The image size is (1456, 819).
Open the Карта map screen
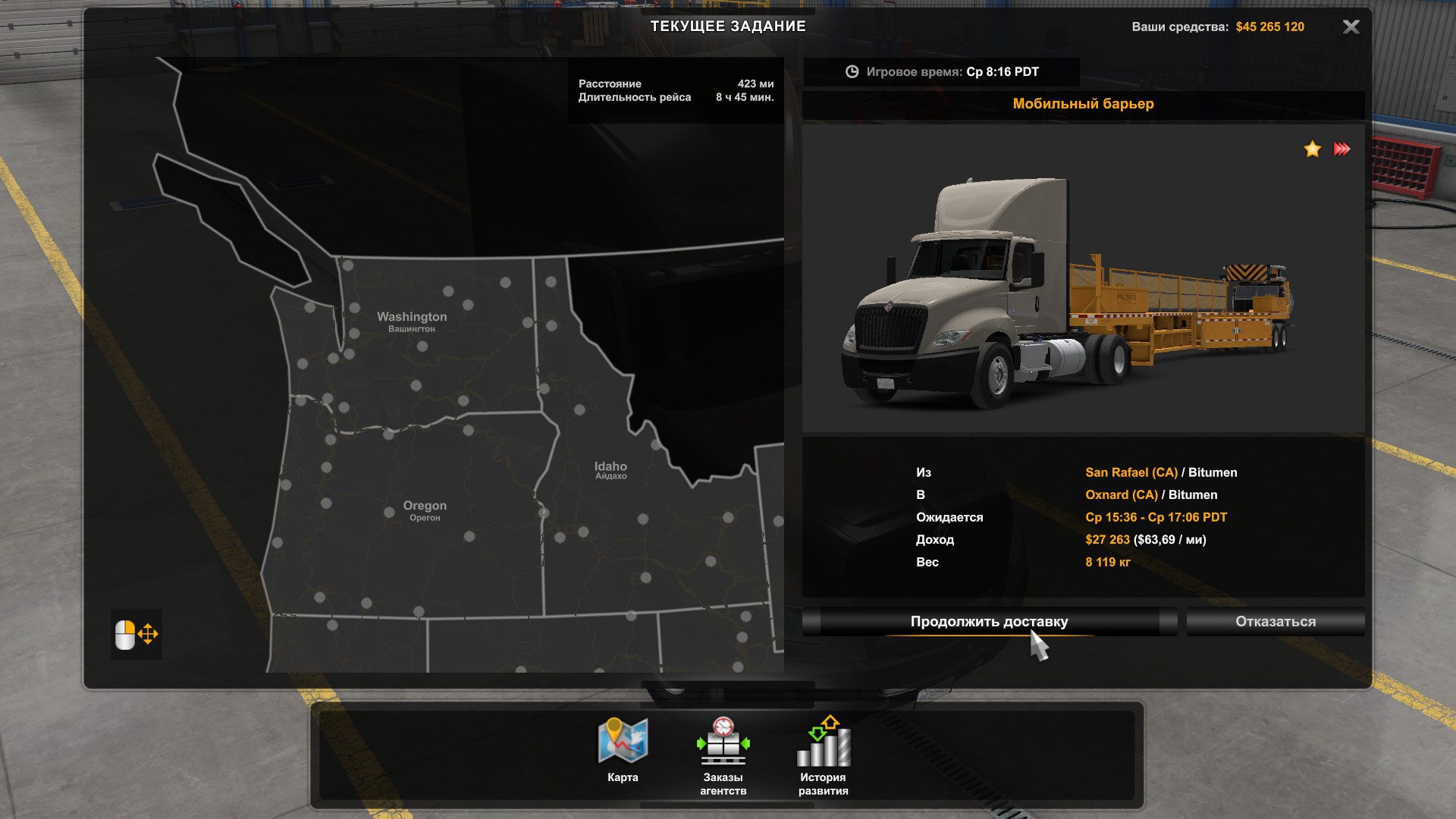[623, 749]
